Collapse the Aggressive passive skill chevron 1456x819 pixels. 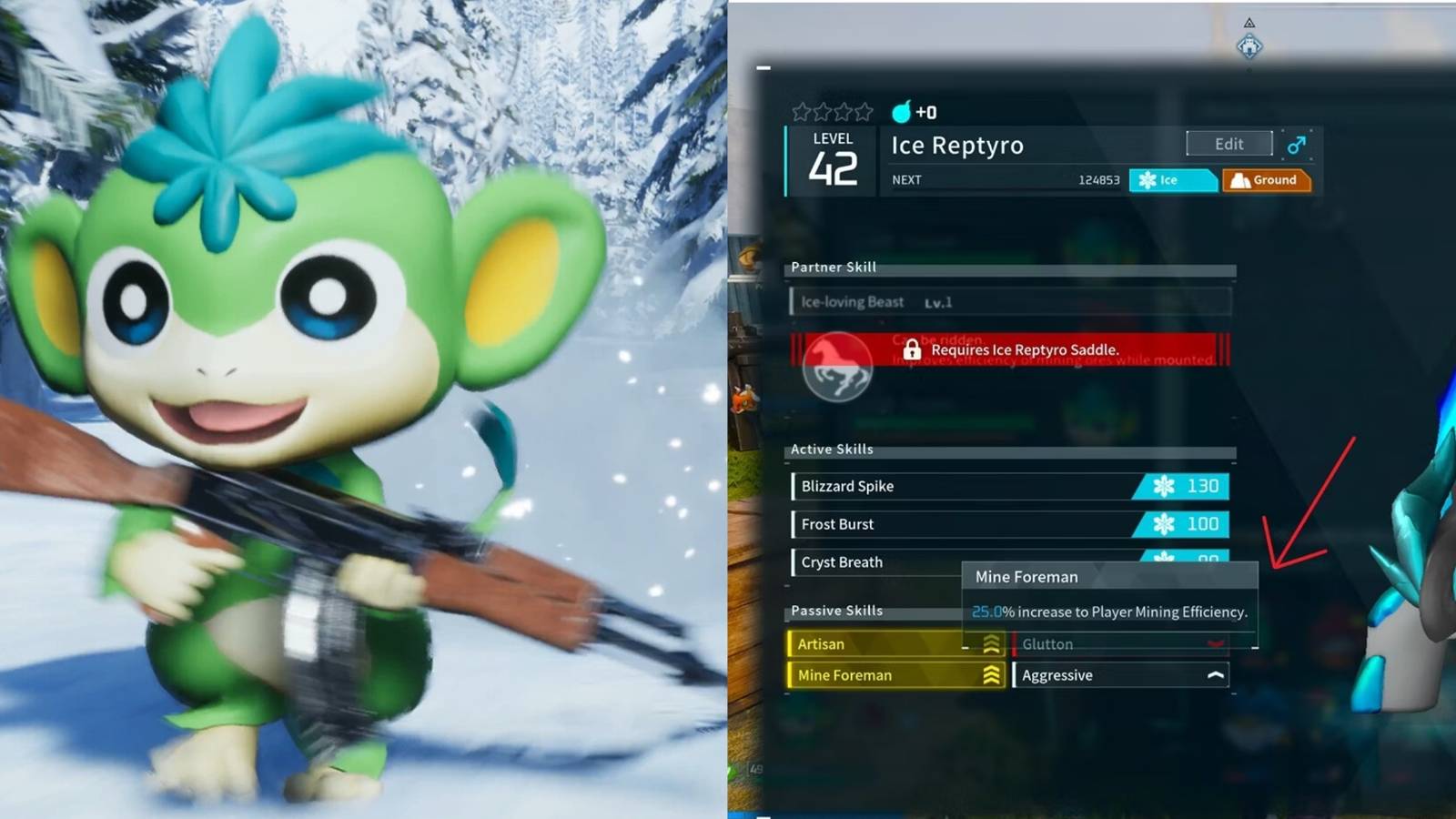coord(1215,675)
